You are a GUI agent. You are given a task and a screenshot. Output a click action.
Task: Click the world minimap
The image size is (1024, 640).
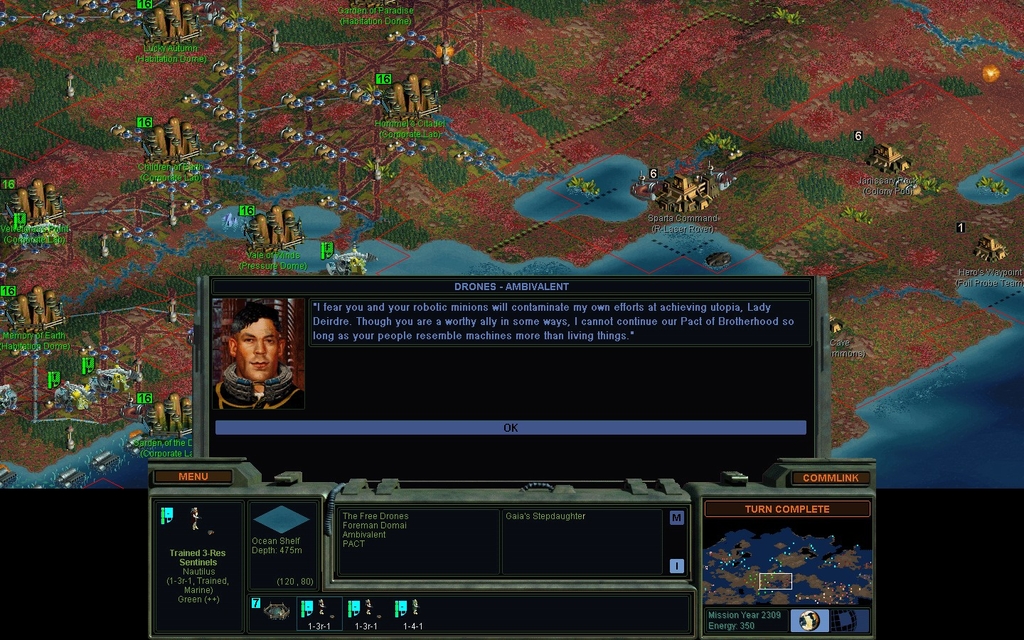coord(786,561)
